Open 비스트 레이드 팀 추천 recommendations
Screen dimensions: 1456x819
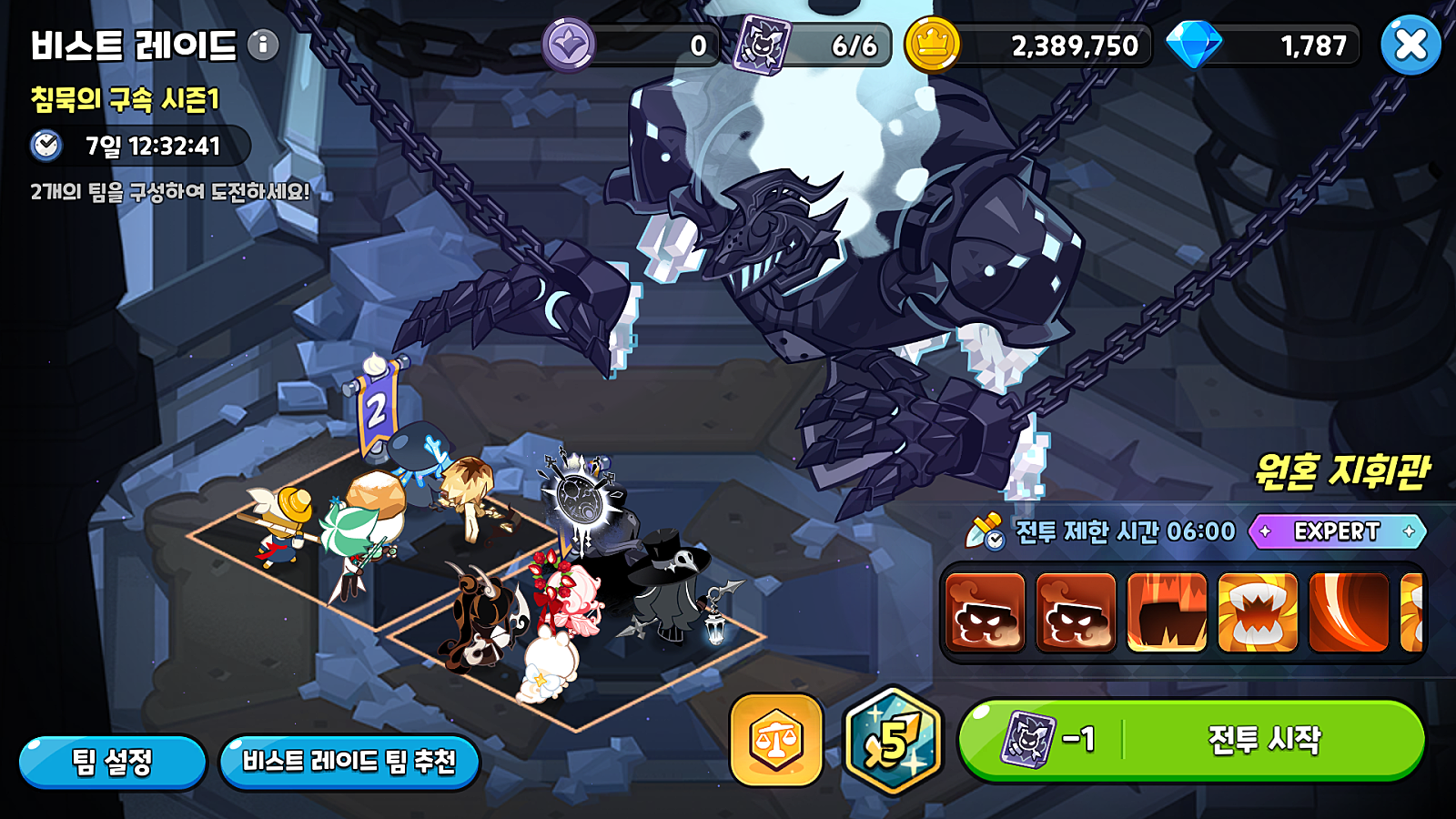click(x=351, y=763)
